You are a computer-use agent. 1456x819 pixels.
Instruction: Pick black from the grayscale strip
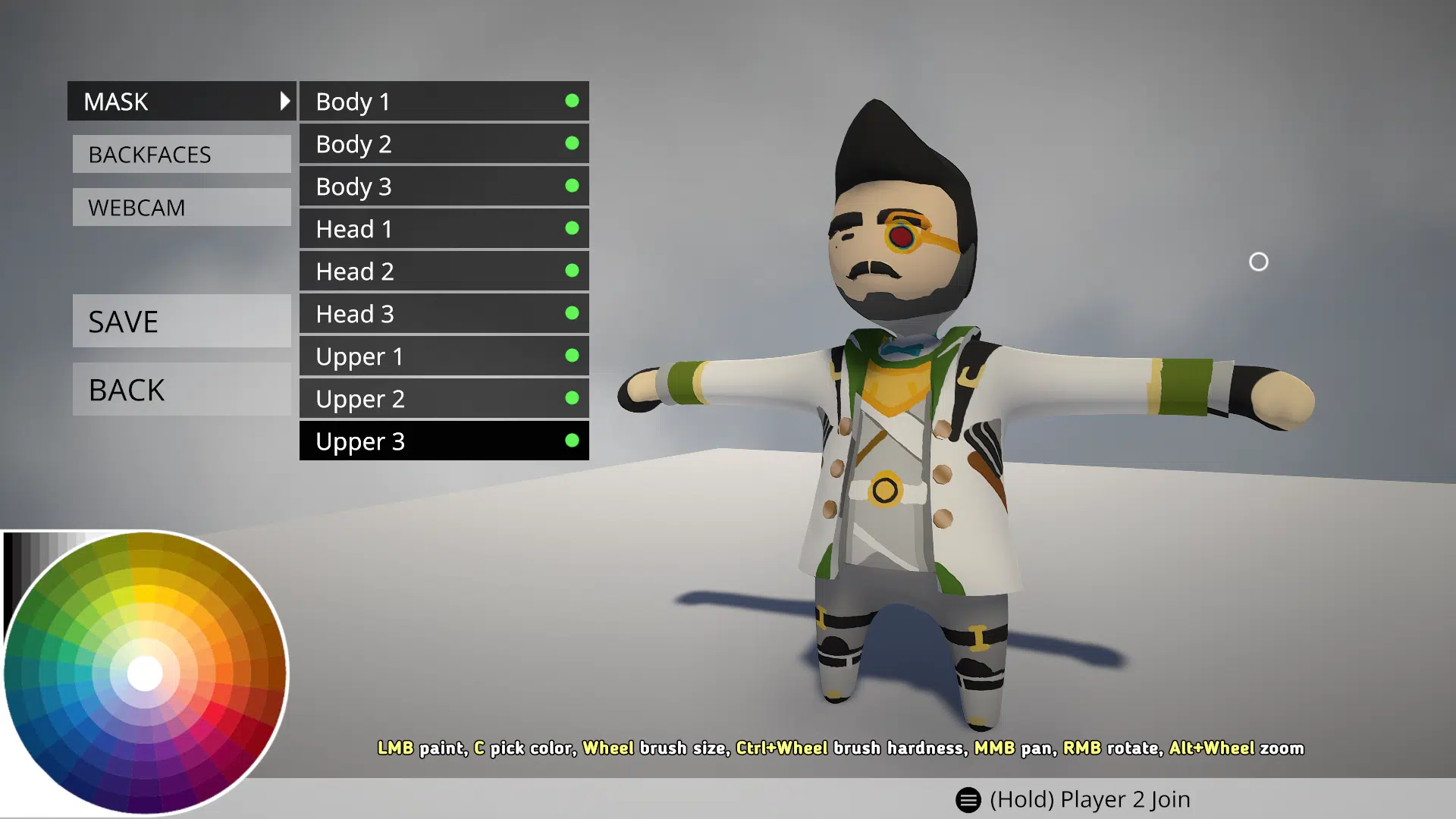click(9, 576)
